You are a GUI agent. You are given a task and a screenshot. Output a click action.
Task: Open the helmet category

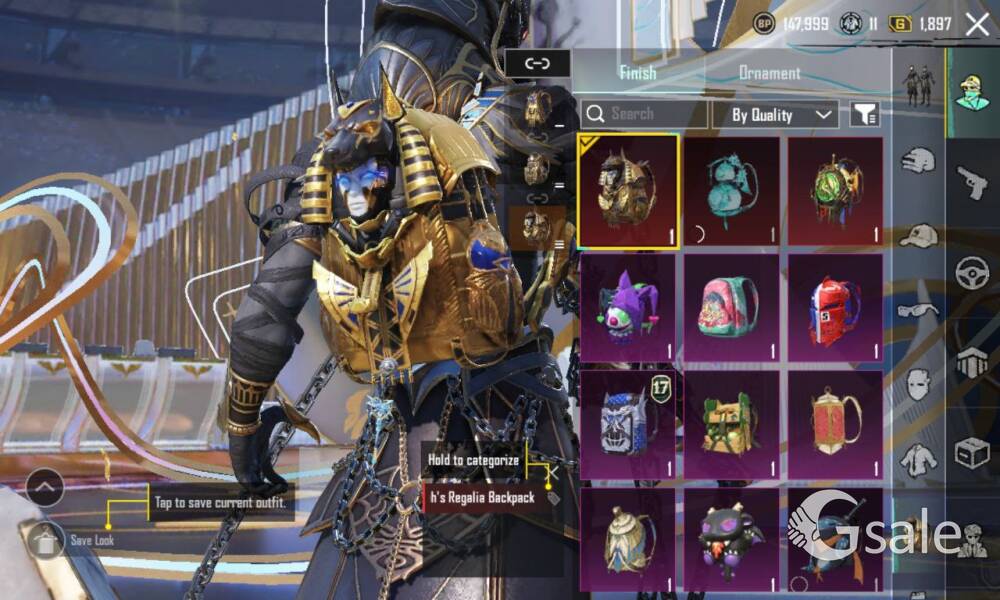[917, 160]
